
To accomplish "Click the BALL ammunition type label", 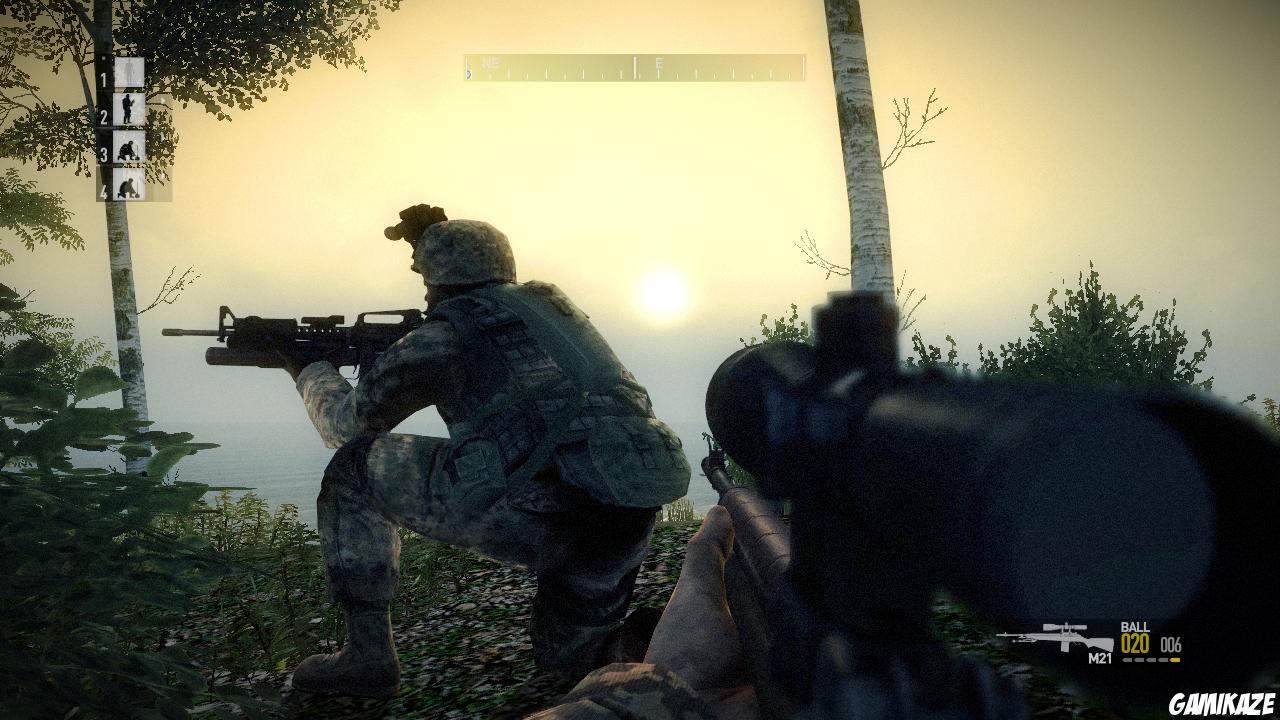I will [1136, 627].
